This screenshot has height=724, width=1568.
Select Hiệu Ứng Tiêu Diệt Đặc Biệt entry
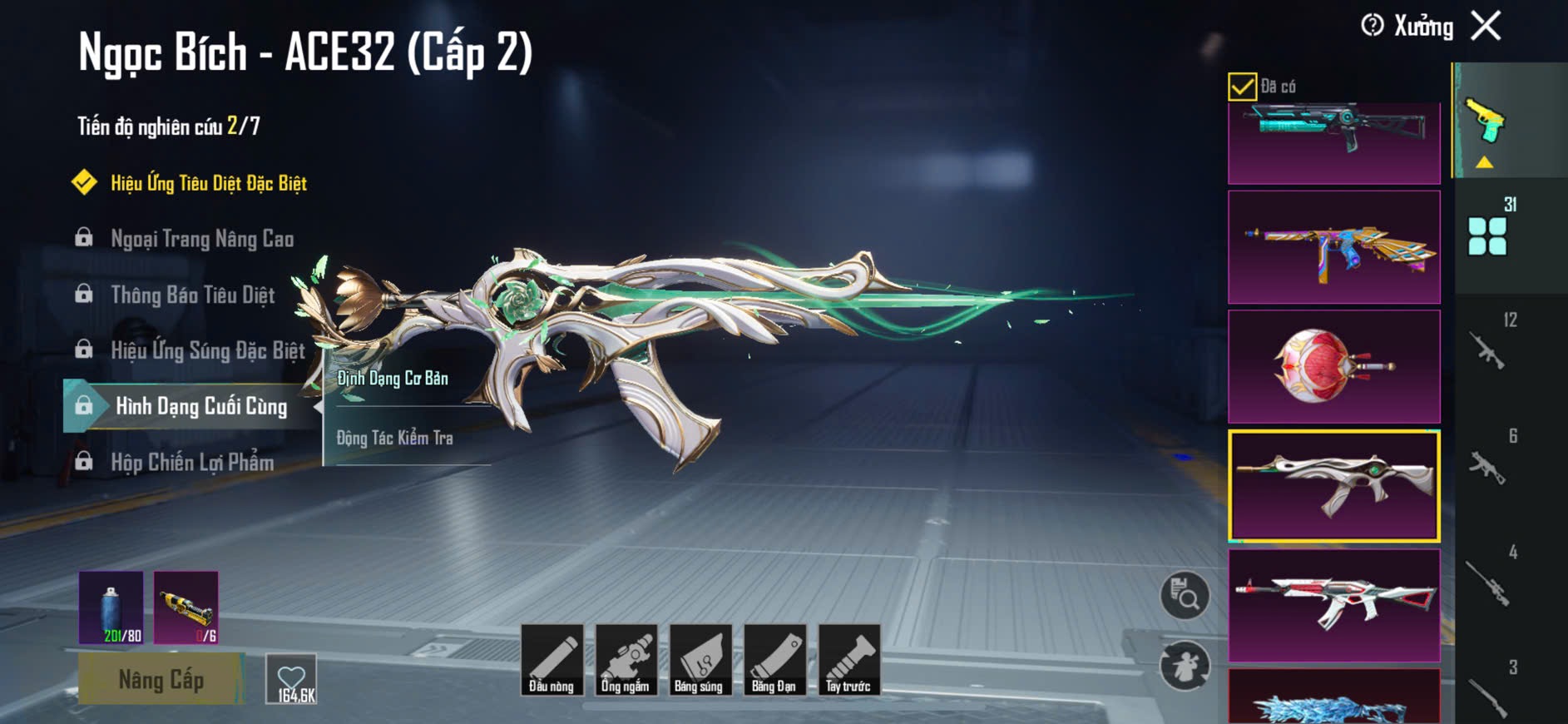pos(208,183)
